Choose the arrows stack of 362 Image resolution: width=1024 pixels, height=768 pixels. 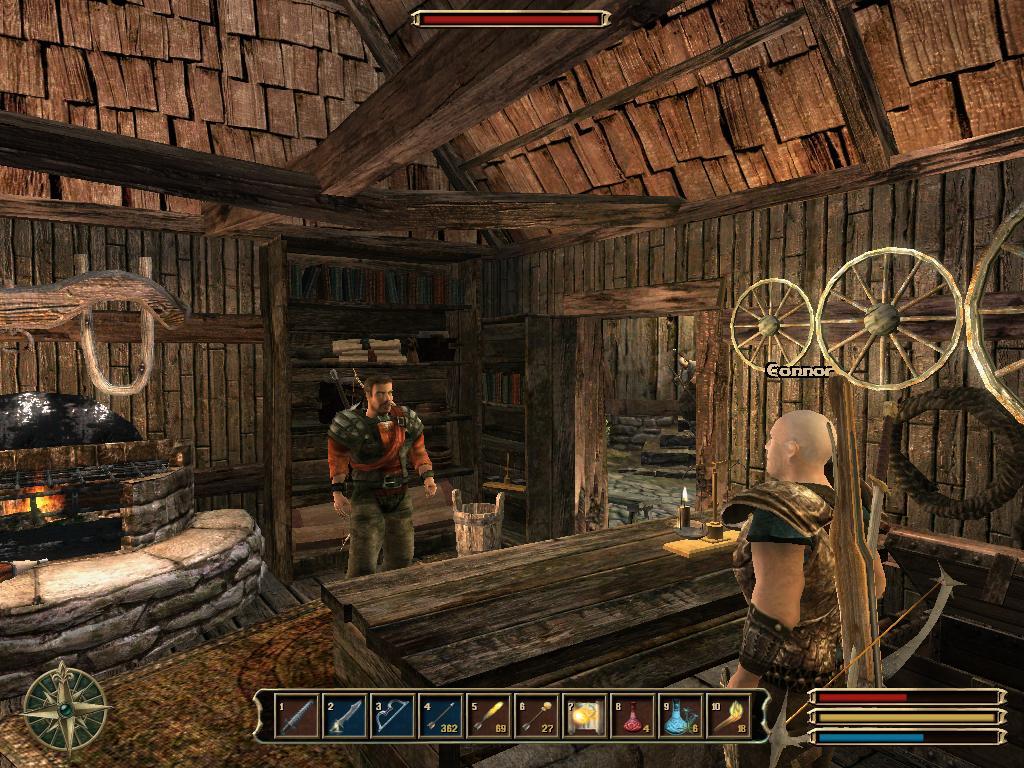pyautogui.click(x=441, y=717)
